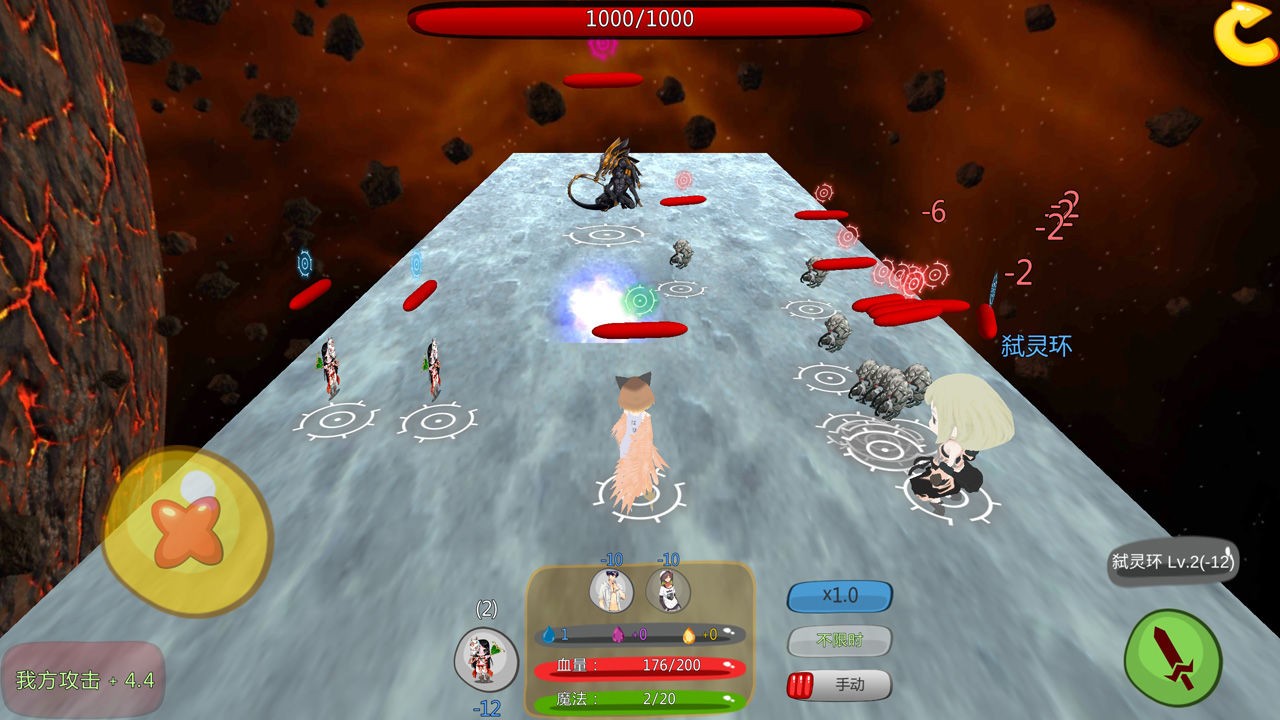Image resolution: width=1280 pixels, height=720 pixels.
Task: Activate the 弑灵环 Lv.2 skill button
Action: click(x=1173, y=562)
